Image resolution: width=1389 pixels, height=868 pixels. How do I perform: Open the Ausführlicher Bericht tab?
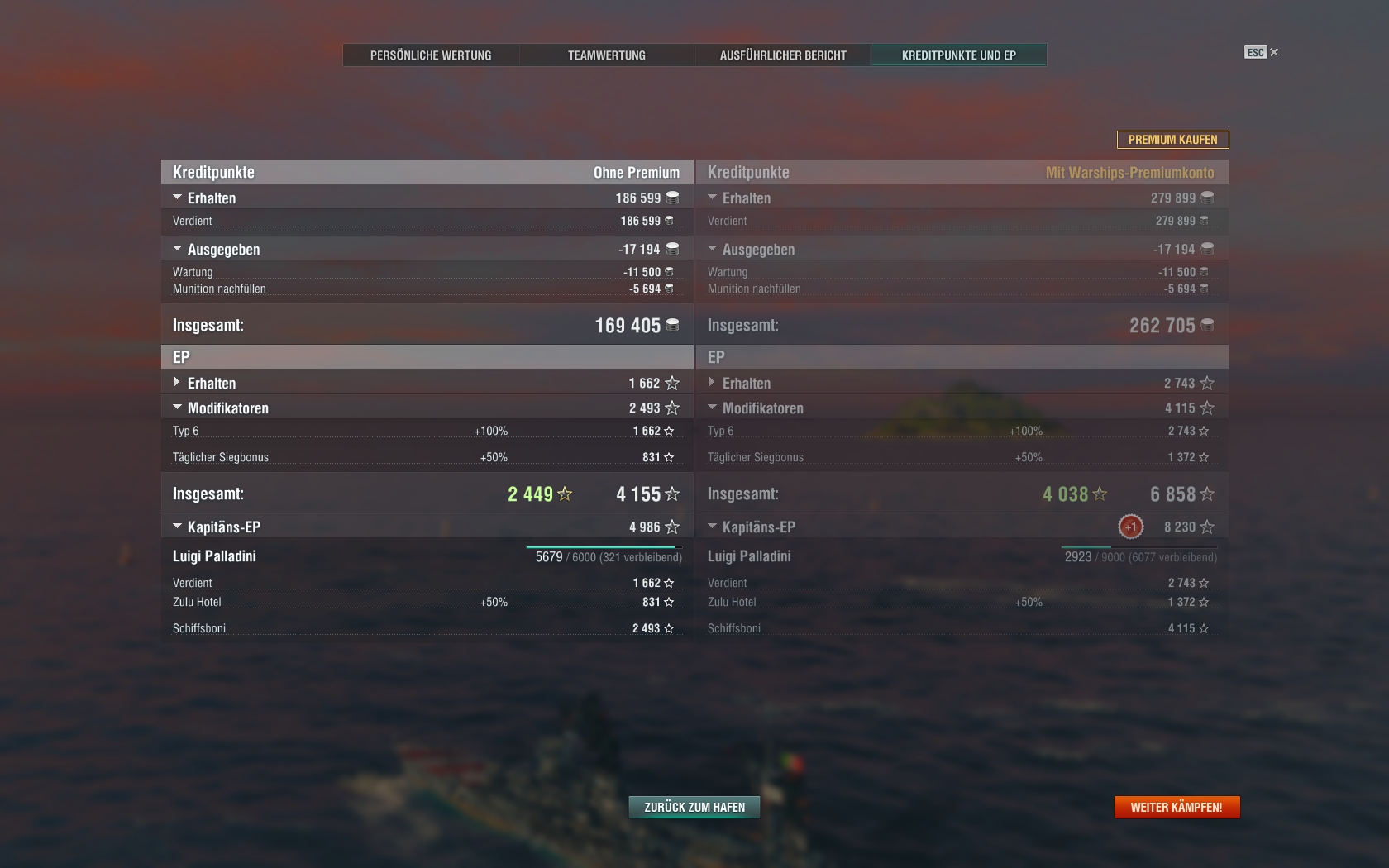click(x=783, y=55)
